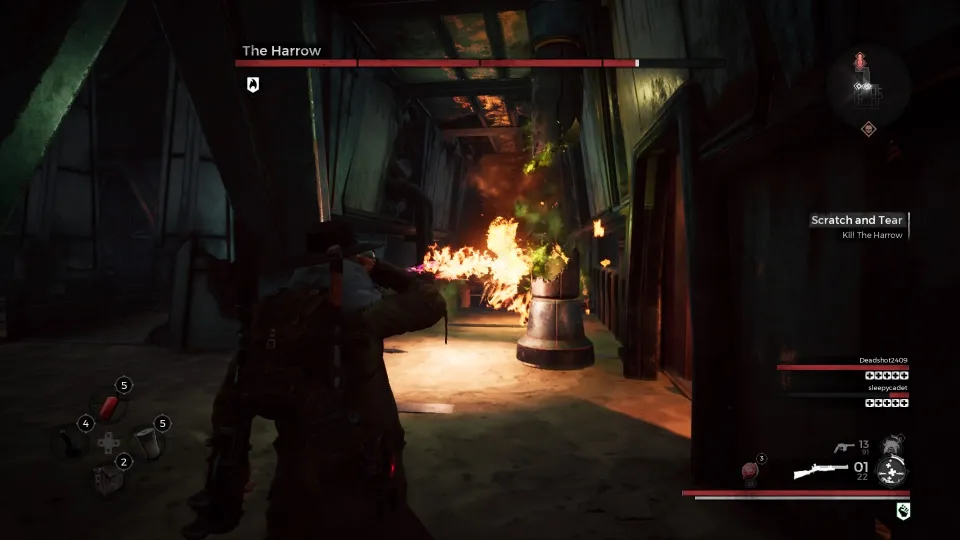Click the boss status badge under The Harrow

(x=253, y=85)
